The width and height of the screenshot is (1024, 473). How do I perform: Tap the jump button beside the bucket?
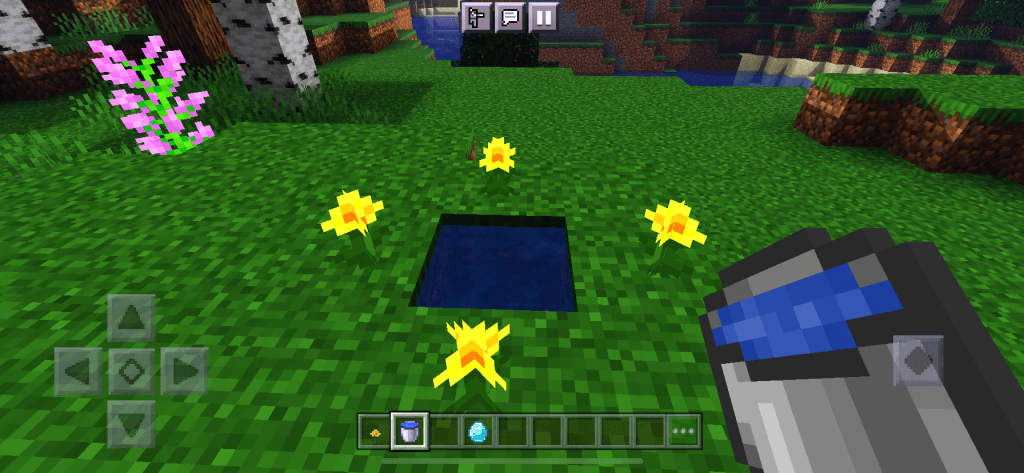[918, 360]
